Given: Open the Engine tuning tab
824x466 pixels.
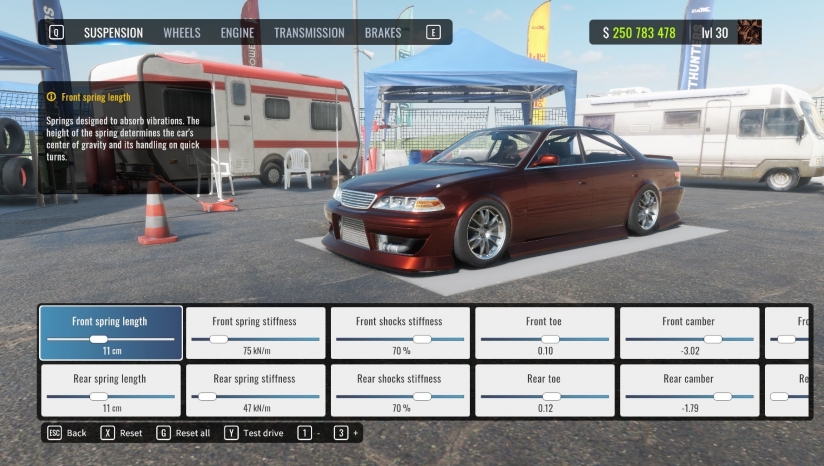Looking at the screenshot, I should tap(237, 33).
